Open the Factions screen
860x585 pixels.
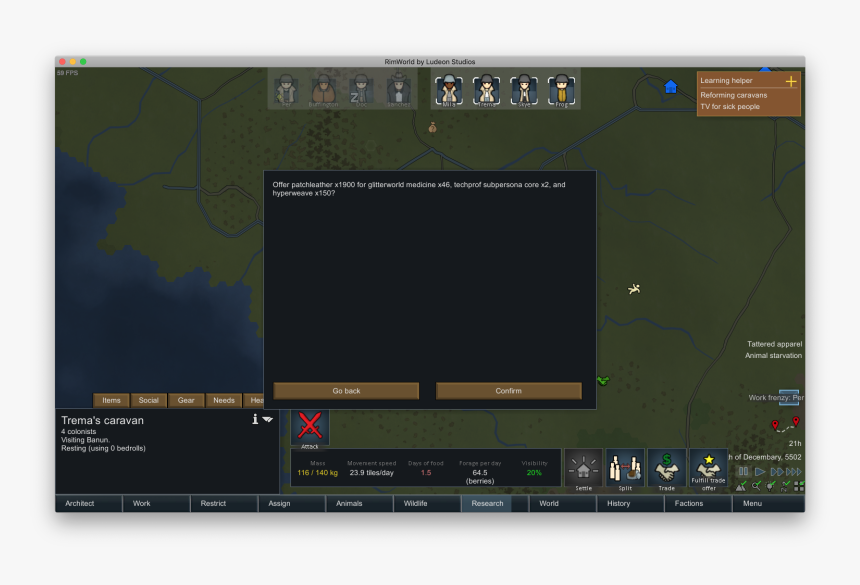click(689, 503)
